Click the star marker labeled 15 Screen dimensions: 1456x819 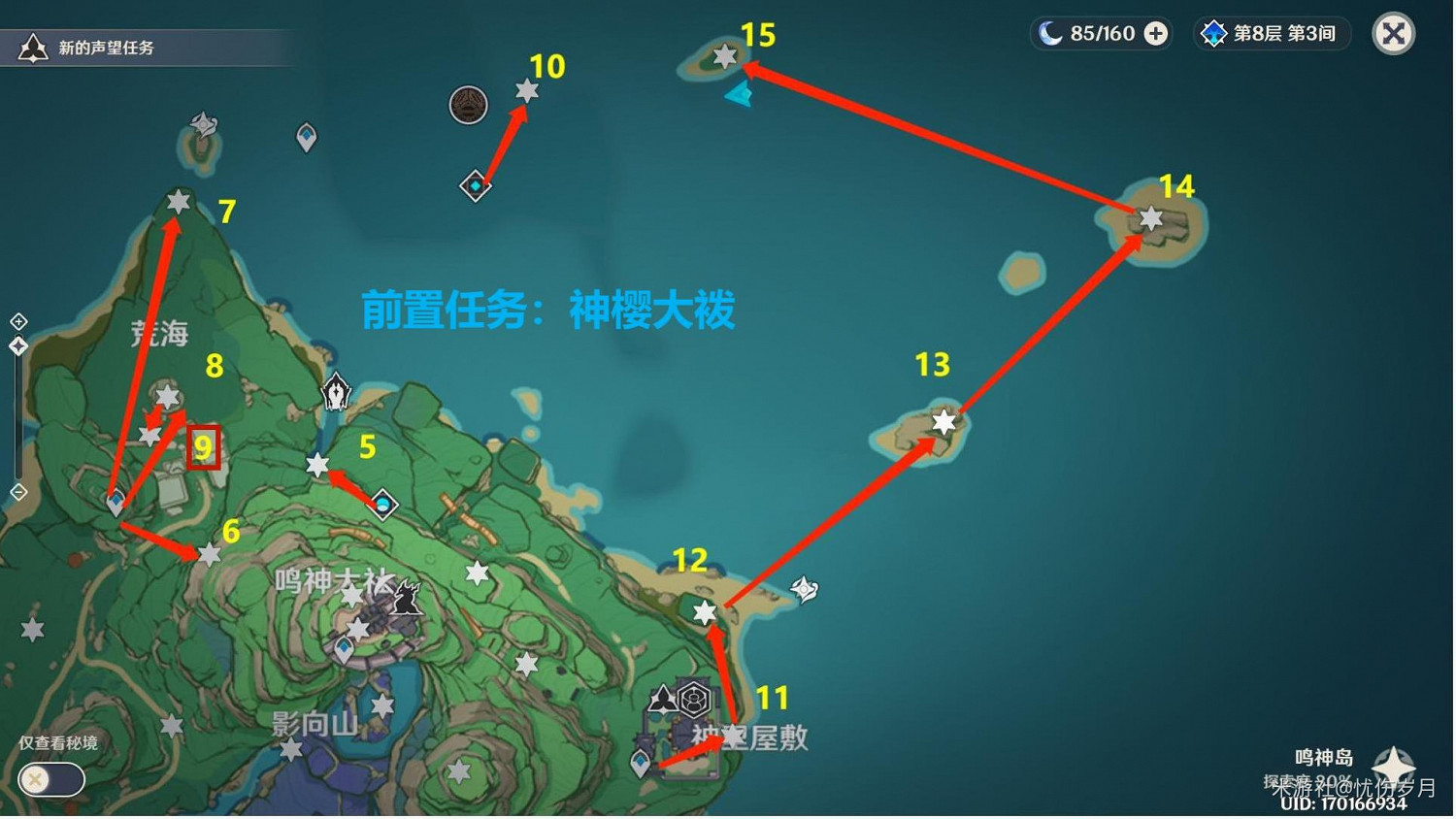click(x=726, y=57)
